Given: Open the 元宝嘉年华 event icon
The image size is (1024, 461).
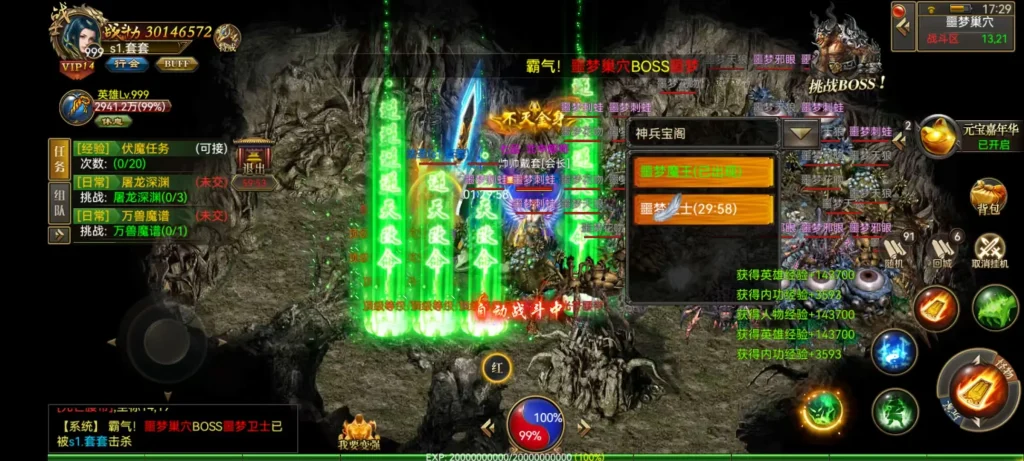Looking at the screenshot, I should click(x=940, y=136).
